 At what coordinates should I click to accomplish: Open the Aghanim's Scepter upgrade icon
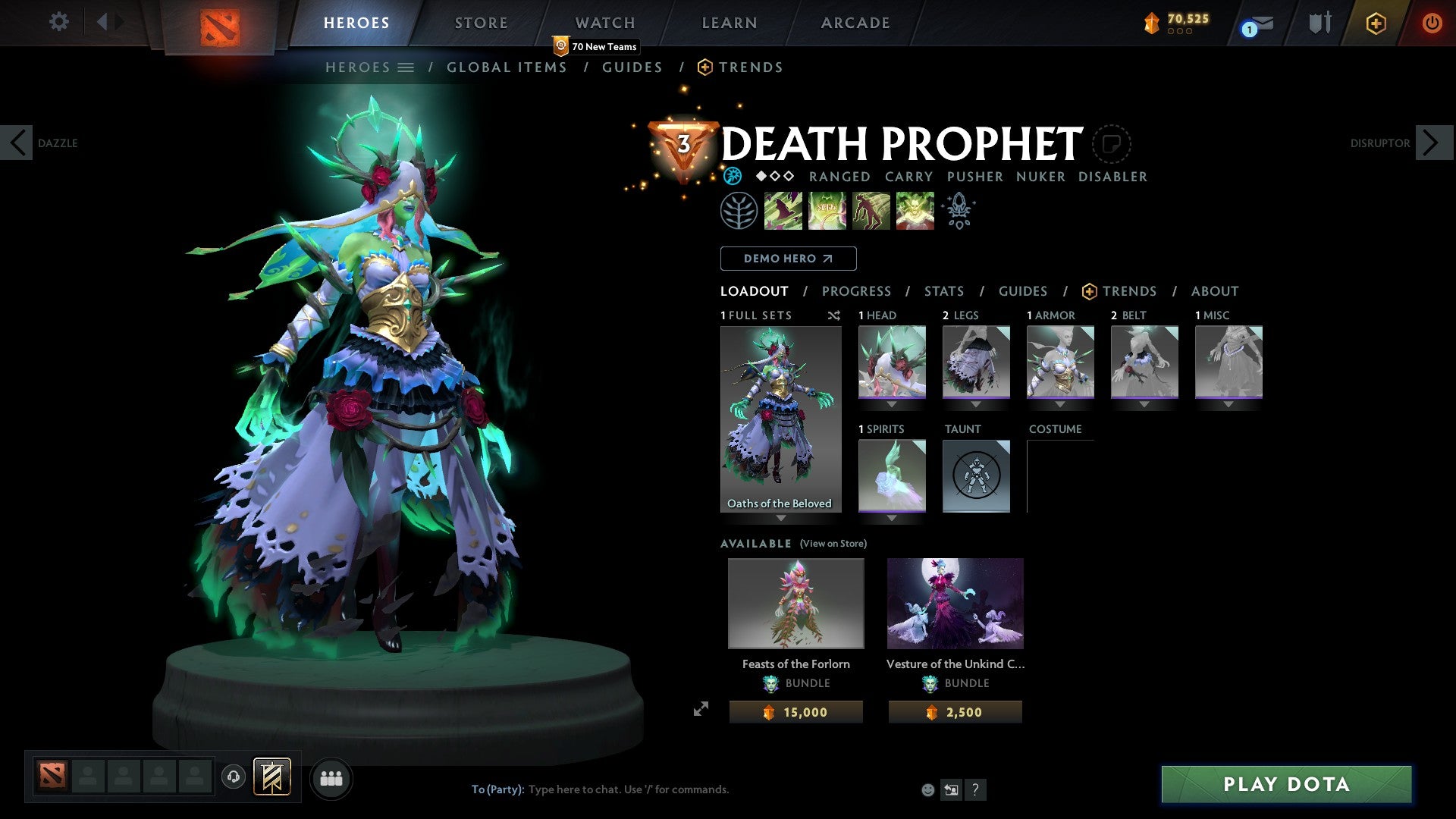(959, 210)
